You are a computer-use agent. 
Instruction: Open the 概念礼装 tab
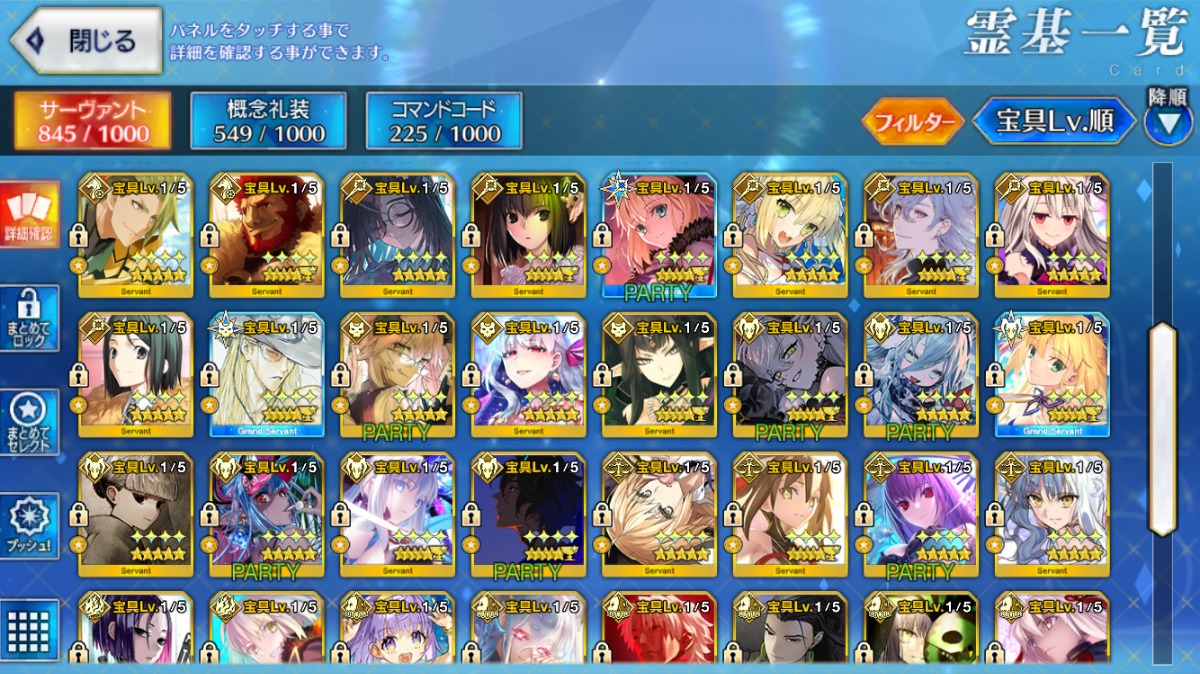pyautogui.click(x=269, y=122)
